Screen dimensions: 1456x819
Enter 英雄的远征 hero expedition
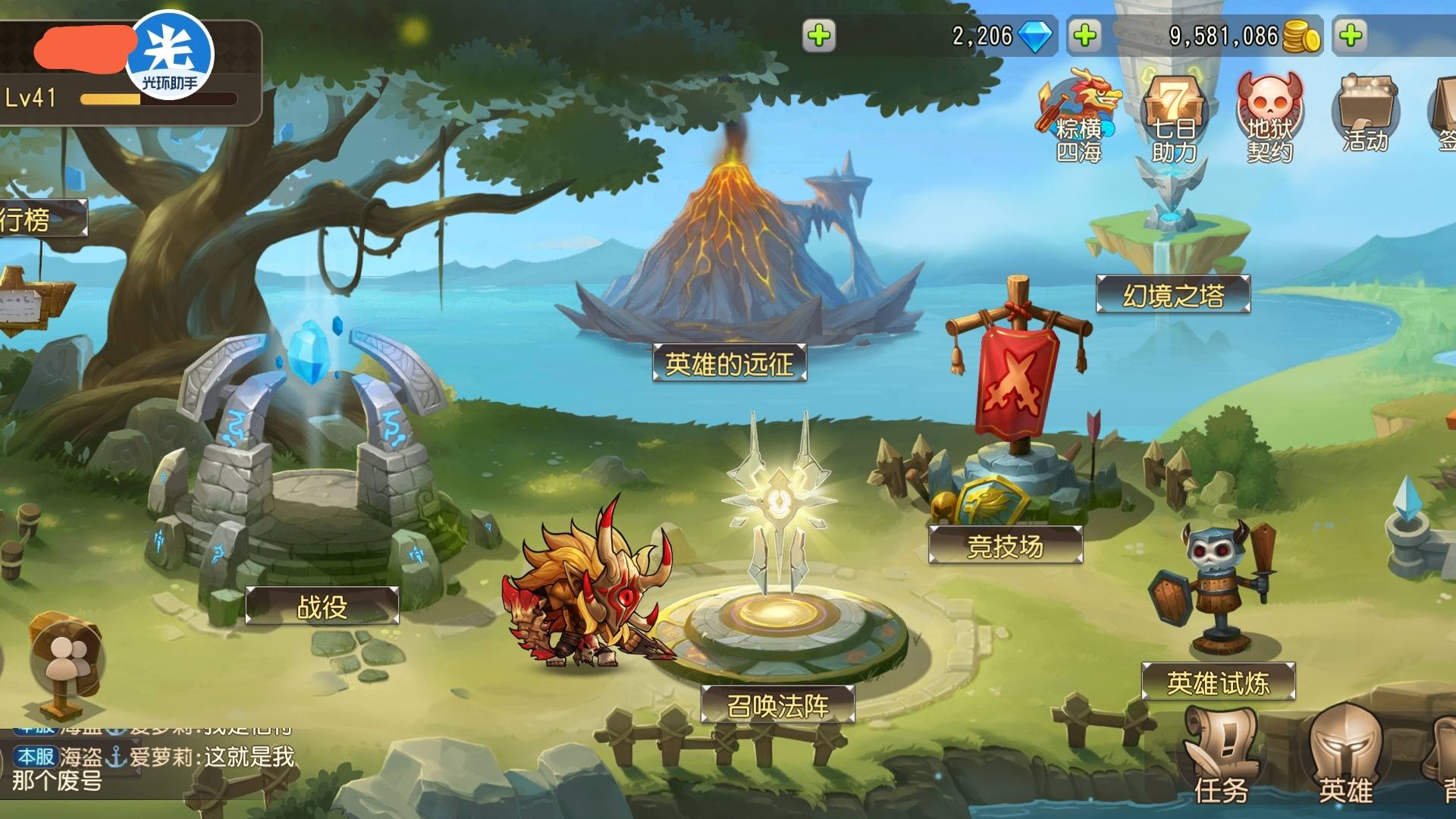pos(729,363)
